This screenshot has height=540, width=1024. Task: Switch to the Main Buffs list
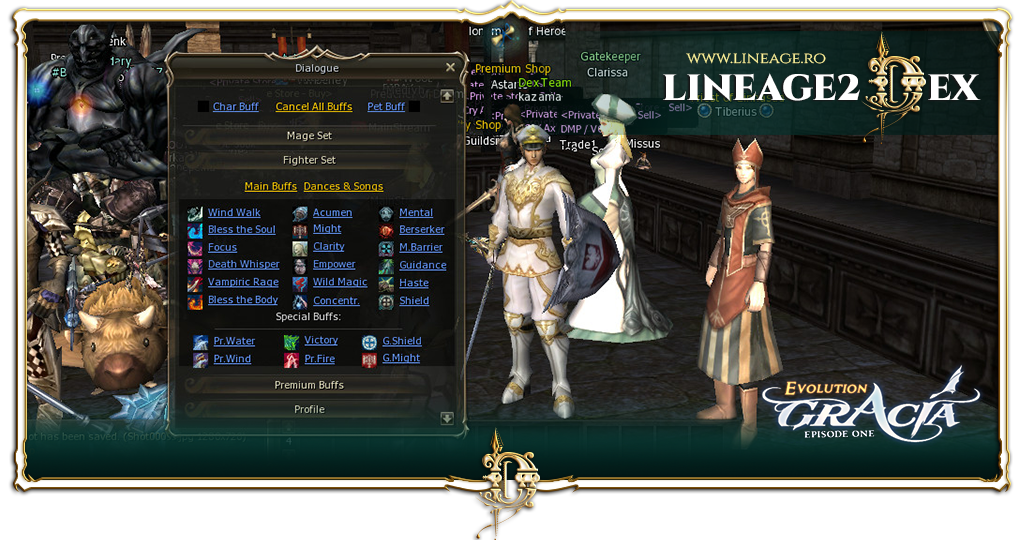(x=270, y=187)
